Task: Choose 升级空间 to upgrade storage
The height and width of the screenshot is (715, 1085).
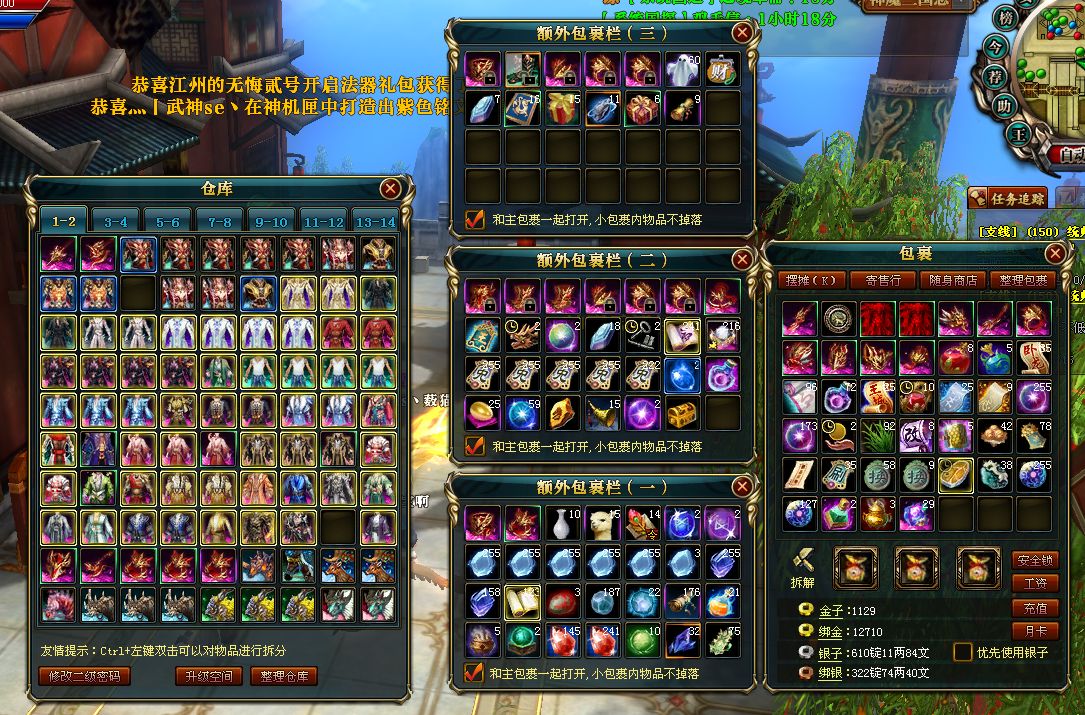Action: click(208, 676)
